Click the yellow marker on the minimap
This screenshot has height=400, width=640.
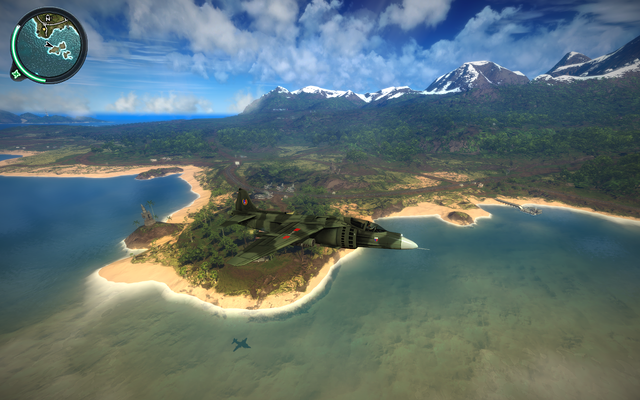click(x=44, y=29)
